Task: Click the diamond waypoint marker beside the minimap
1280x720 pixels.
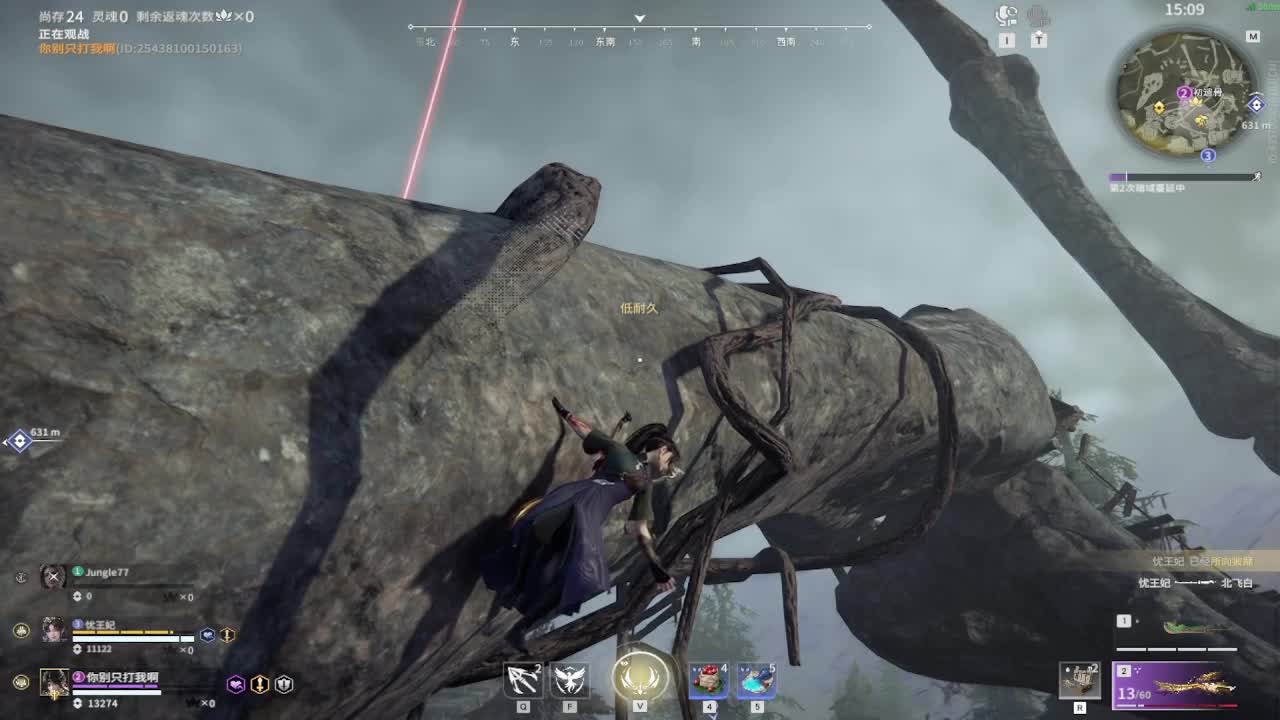Action: tap(1256, 104)
